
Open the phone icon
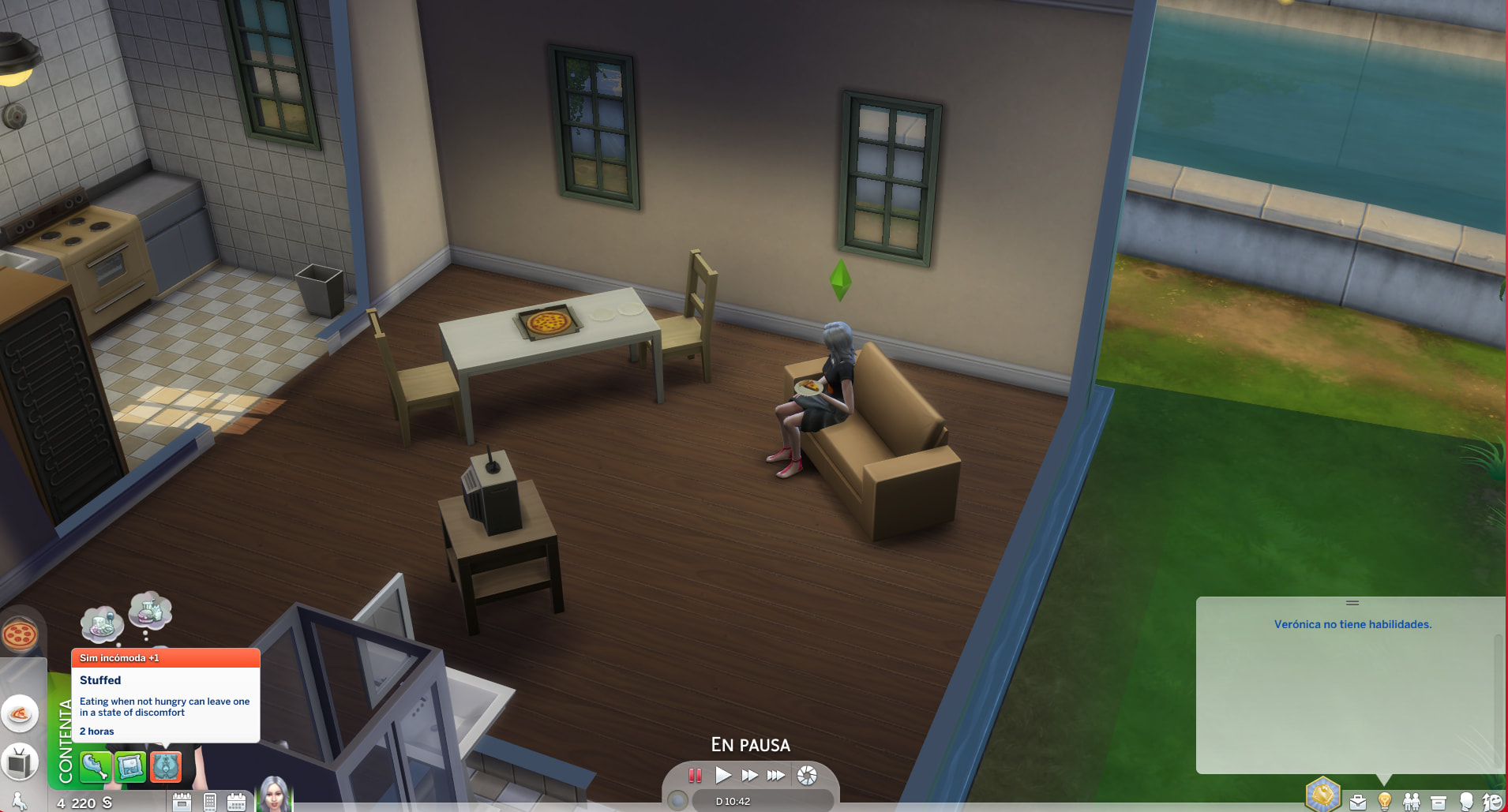(x=210, y=802)
